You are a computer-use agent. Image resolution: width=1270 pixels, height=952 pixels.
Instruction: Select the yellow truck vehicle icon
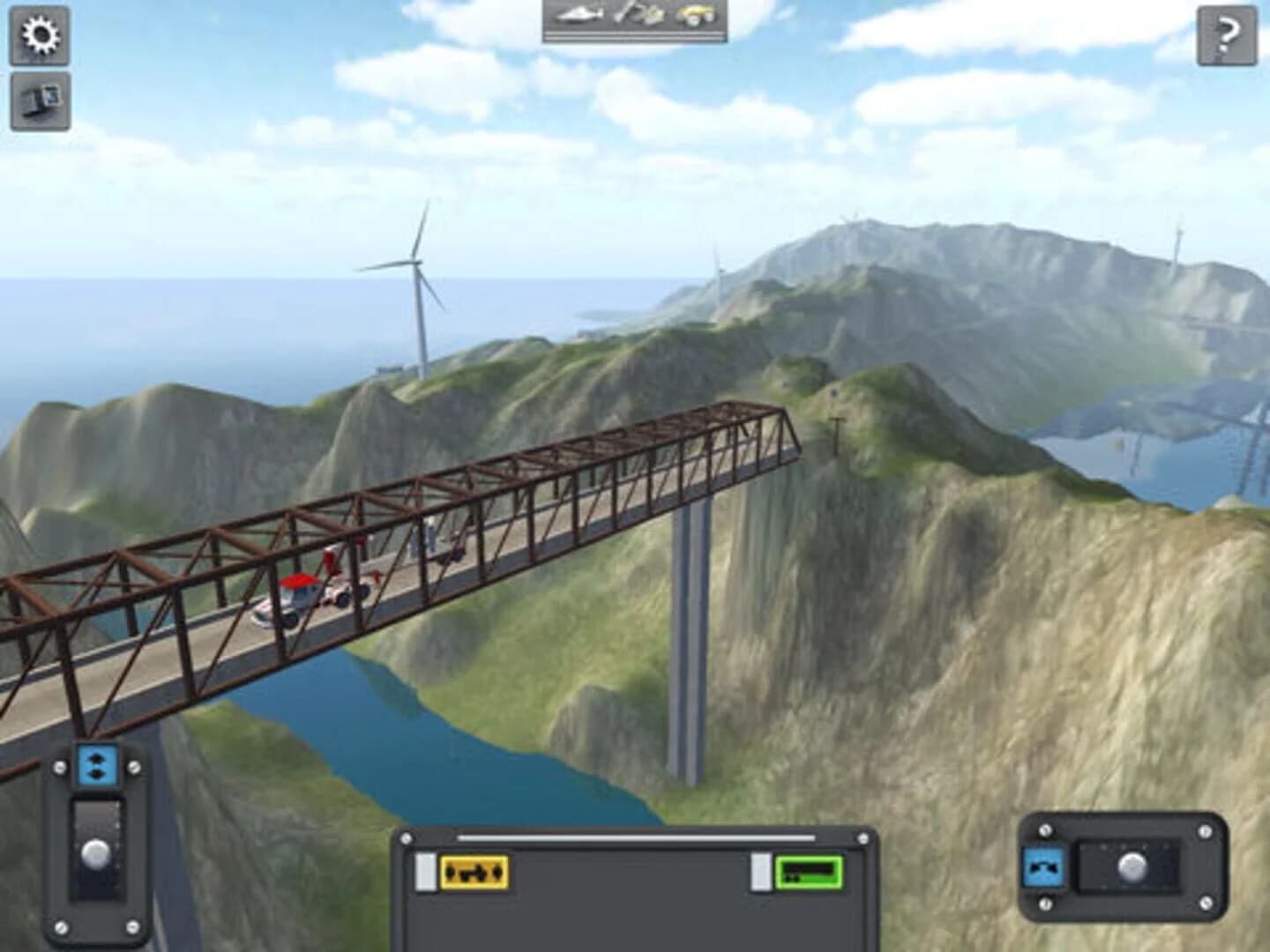697,16
